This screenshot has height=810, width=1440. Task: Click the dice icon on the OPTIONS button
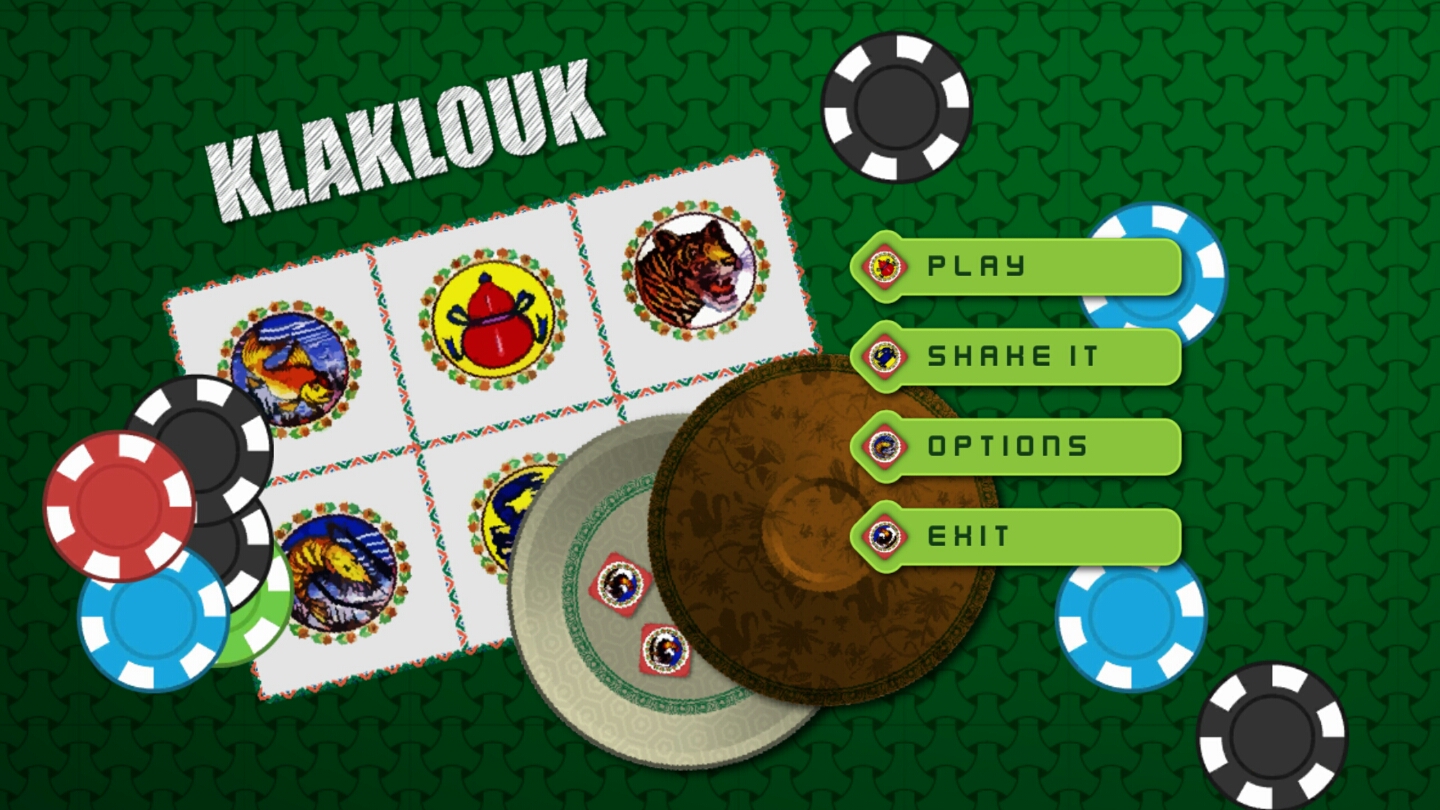coord(884,446)
